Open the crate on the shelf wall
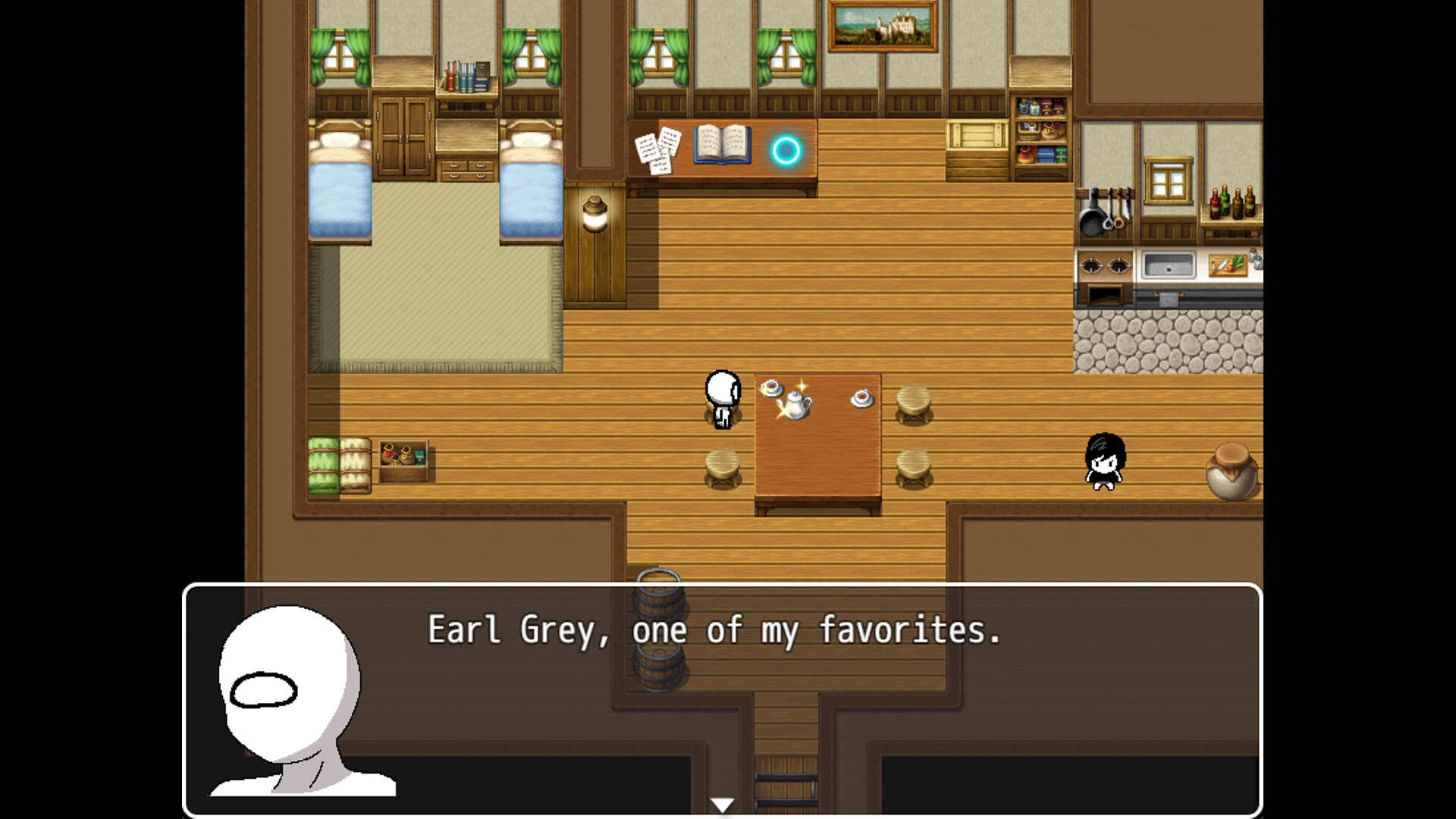 (x=978, y=136)
